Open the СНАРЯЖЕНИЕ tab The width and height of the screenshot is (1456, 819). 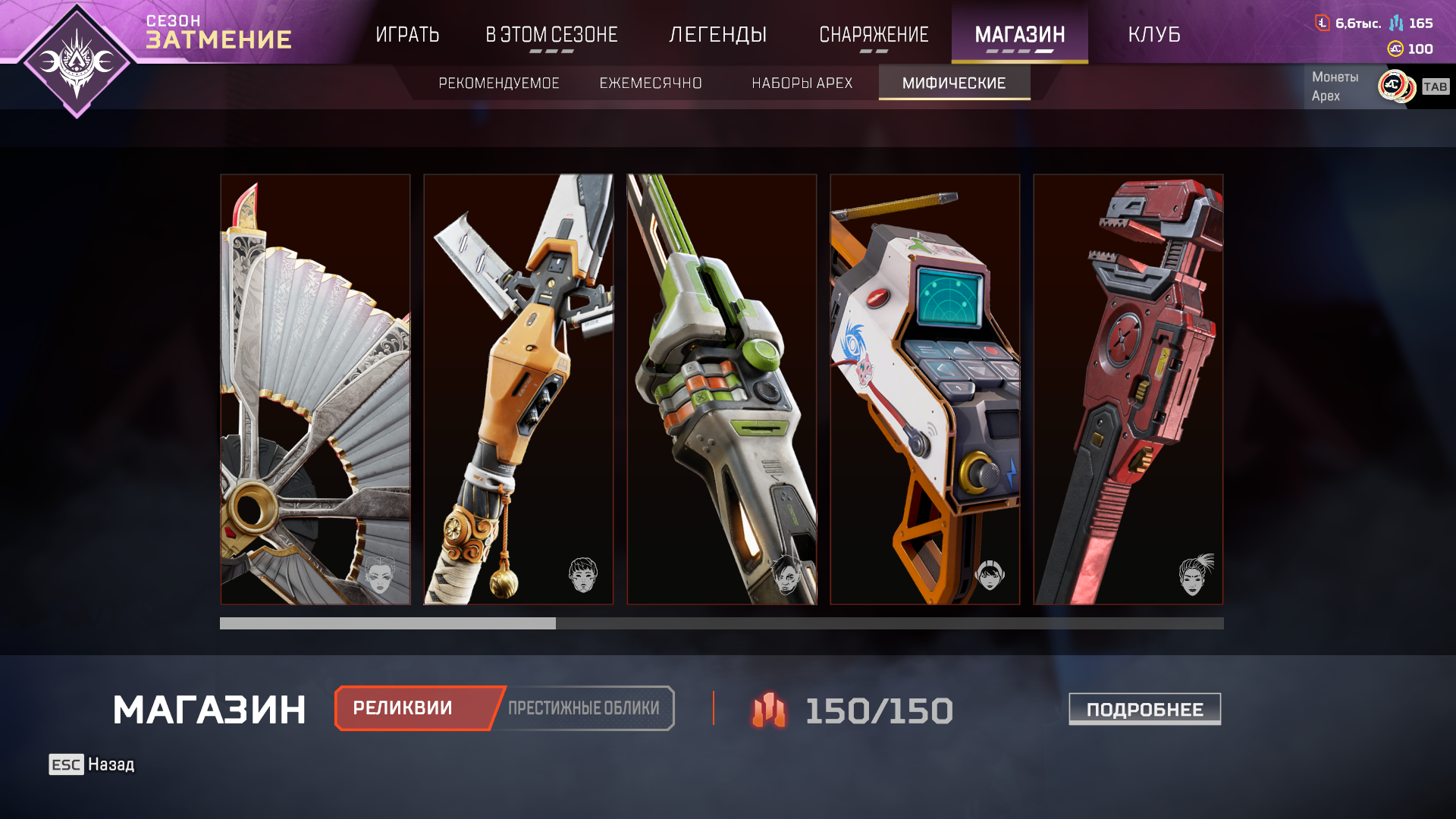(874, 35)
